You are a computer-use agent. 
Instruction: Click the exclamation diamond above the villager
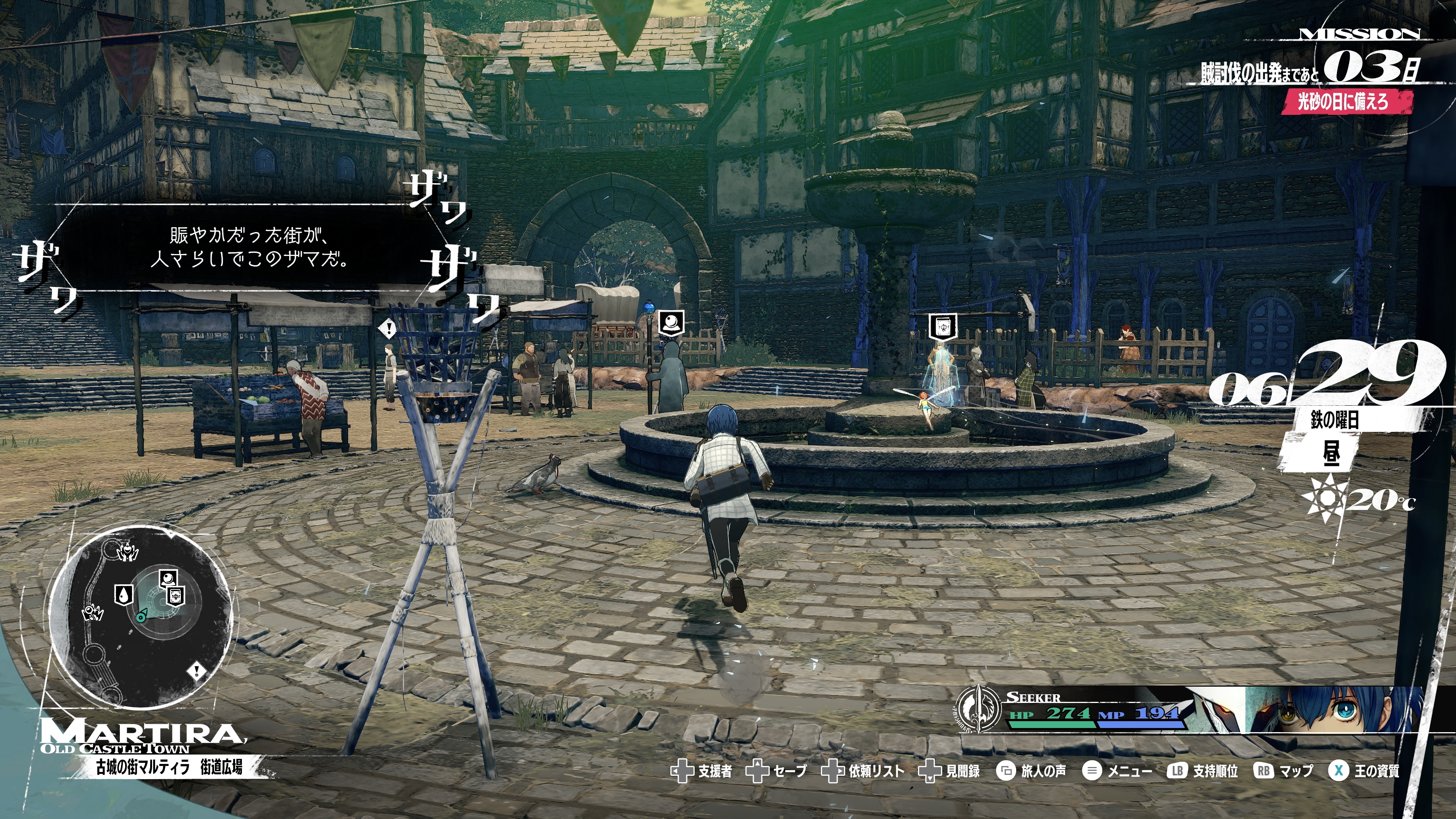coord(388,328)
